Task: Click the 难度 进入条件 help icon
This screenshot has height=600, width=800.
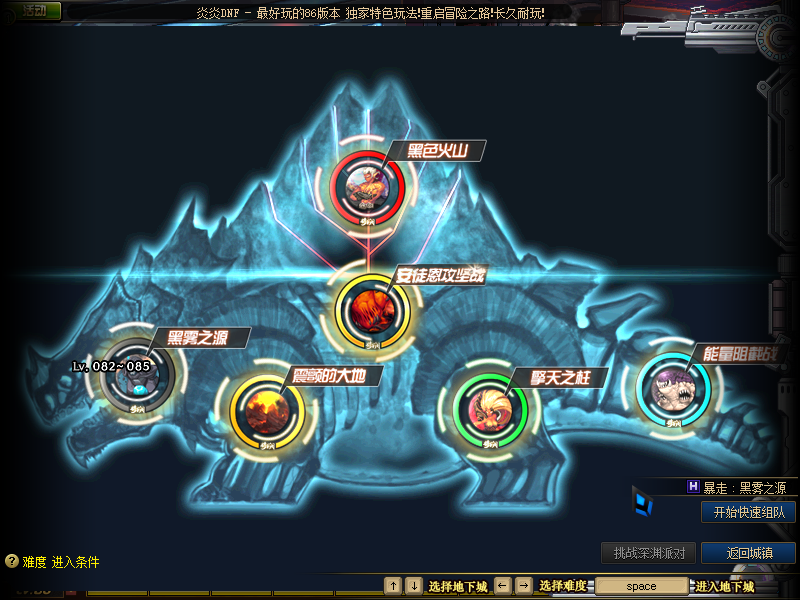Action: coord(12,562)
